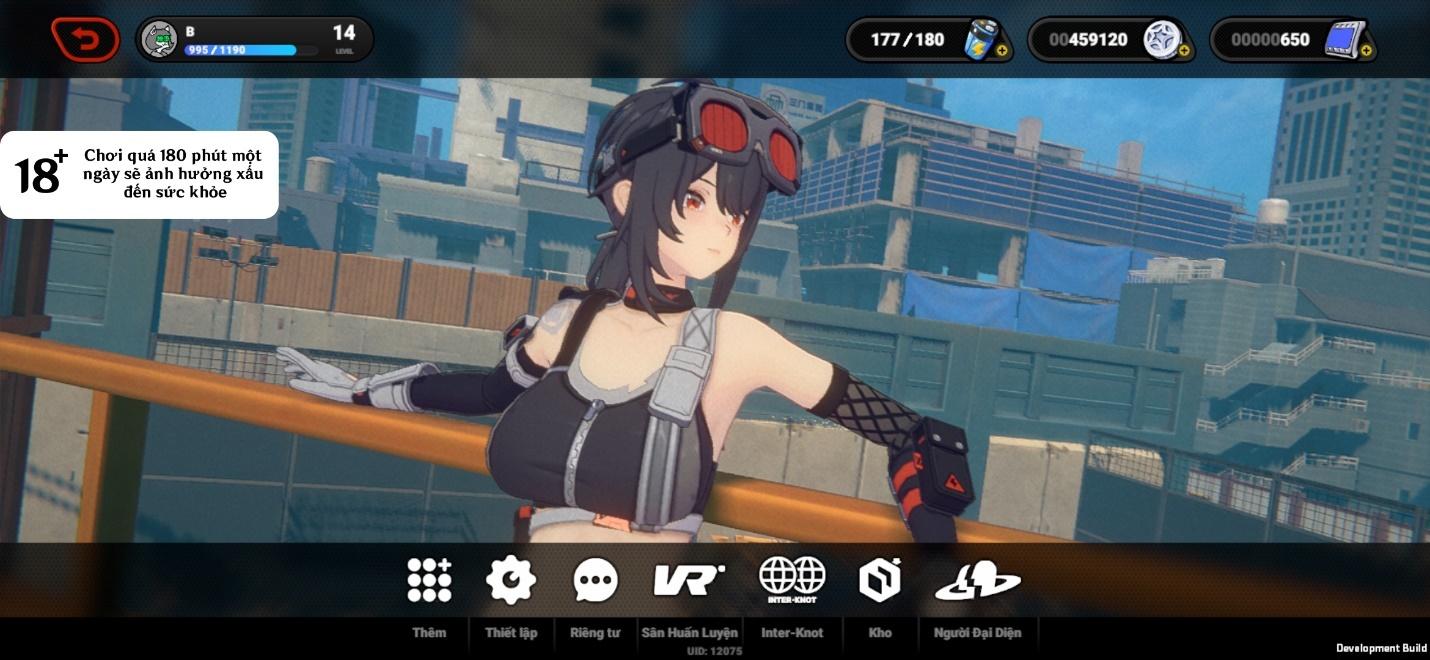This screenshot has width=1430, height=660.
Task: Open the Thêm menu icon
Action: click(x=429, y=580)
